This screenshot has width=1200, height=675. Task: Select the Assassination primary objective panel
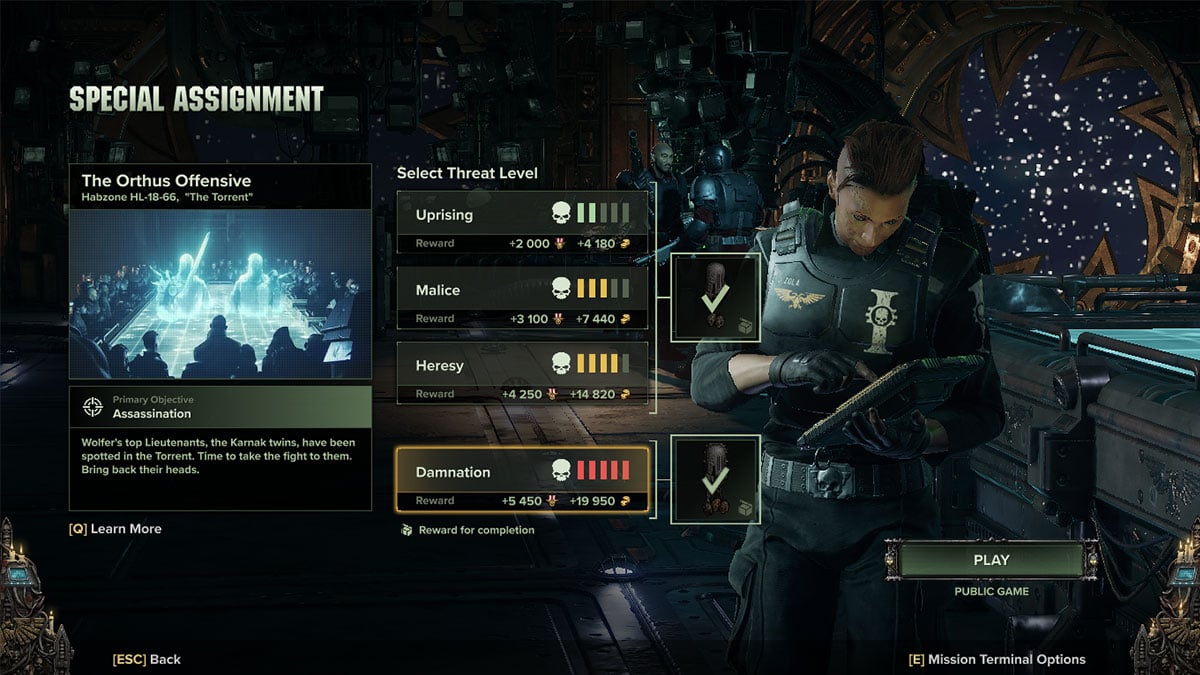(x=220, y=407)
